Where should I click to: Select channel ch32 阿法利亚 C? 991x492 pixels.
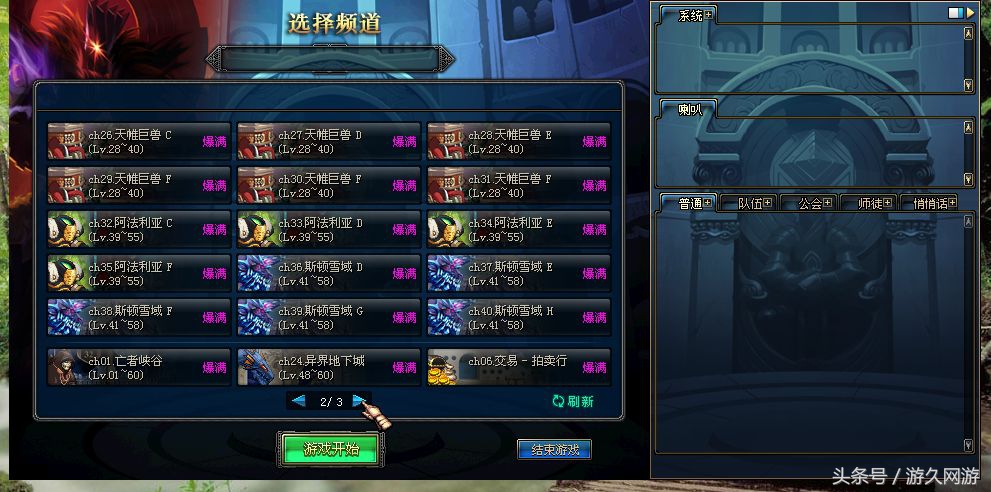[x=139, y=229]
